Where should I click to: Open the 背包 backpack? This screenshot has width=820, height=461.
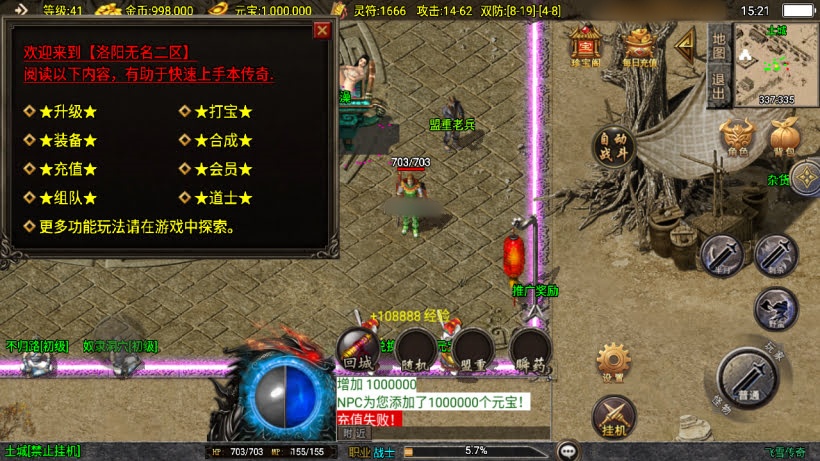coord(785,137)
